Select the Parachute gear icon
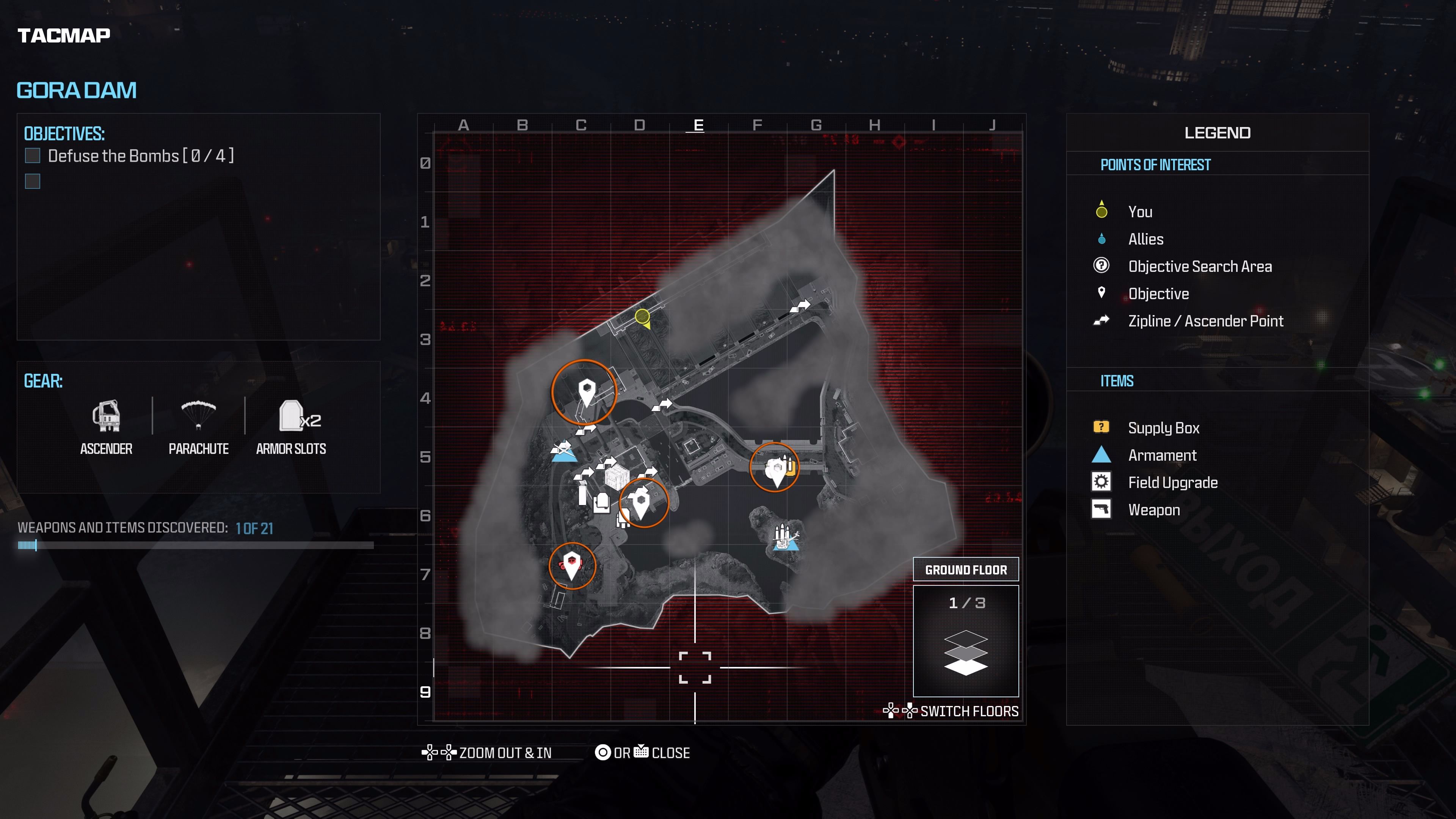Image resolution: width=1456 pixels, height=819 pixels. click(x=198, y=416)
